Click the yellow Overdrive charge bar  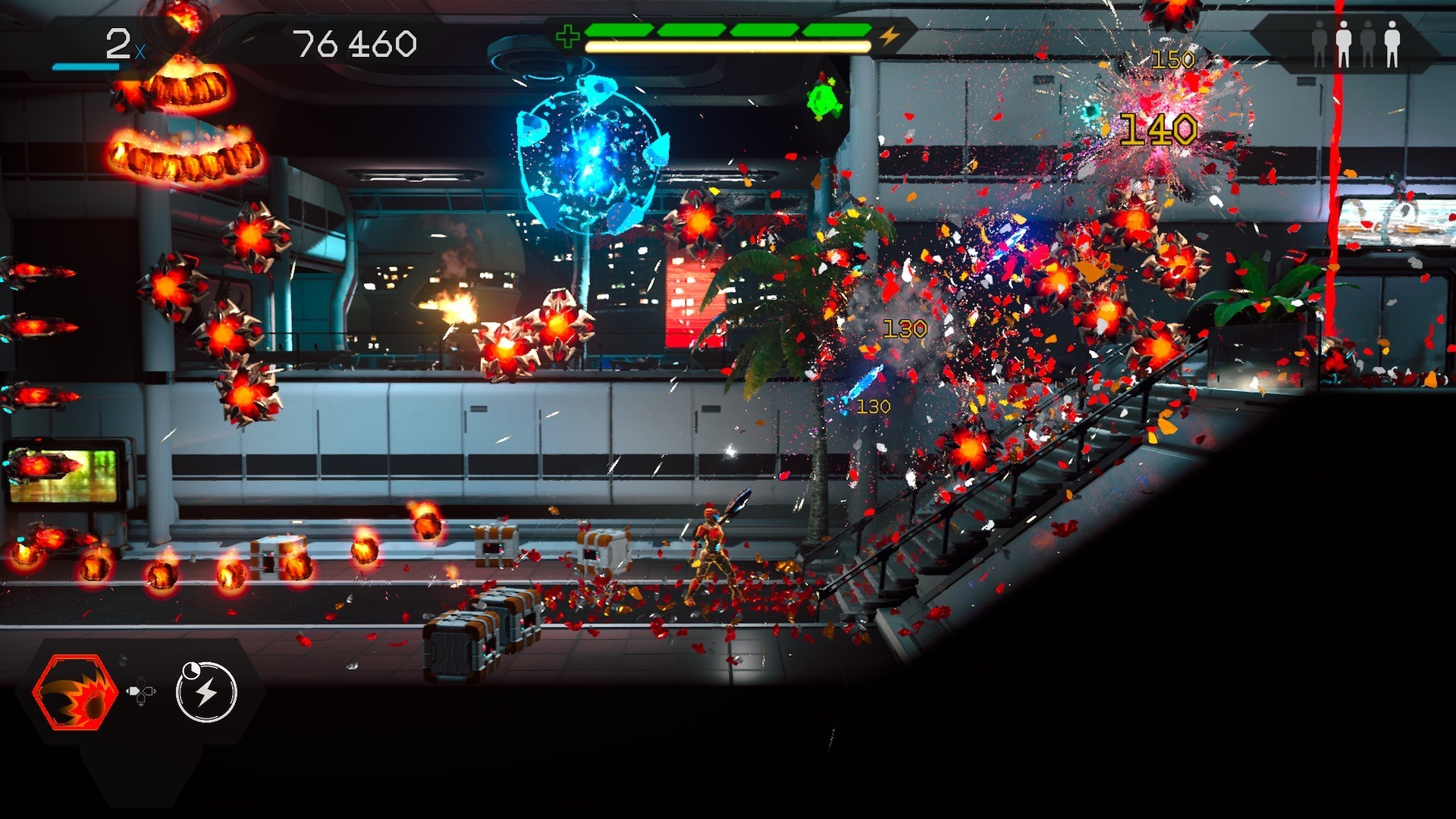[x=728, y=48]
